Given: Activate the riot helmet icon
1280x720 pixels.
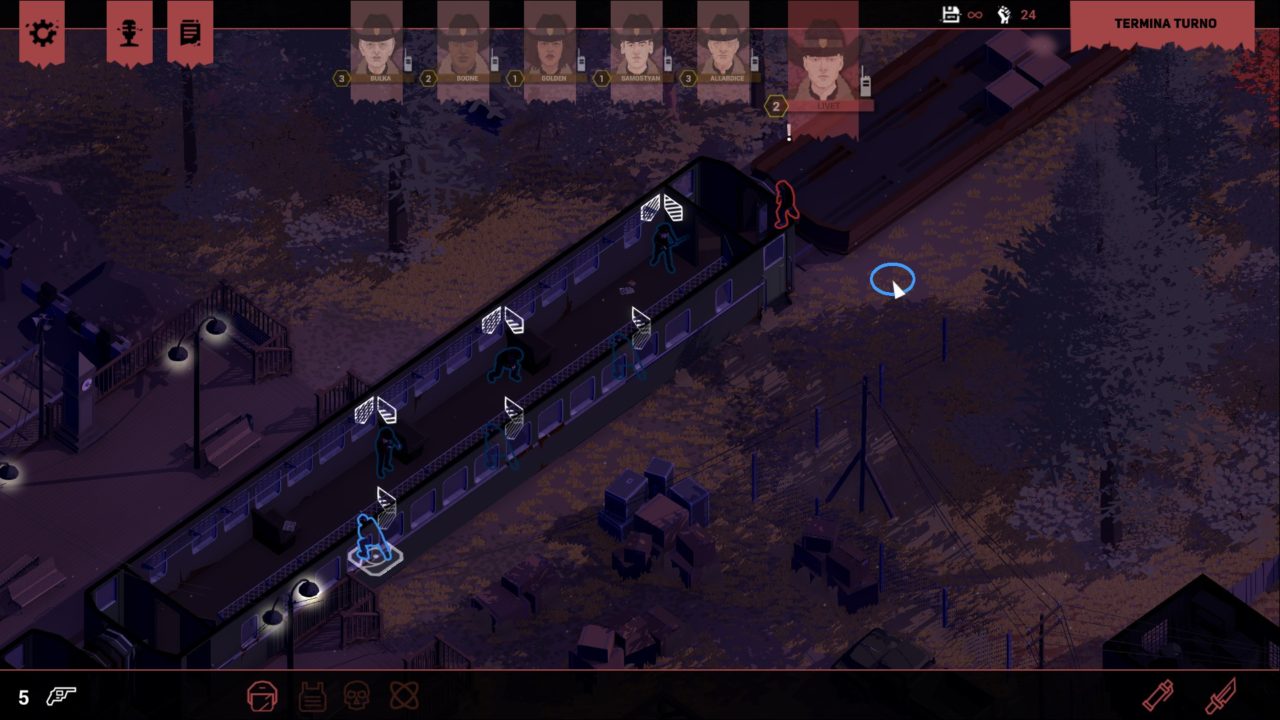Looking at the screenshot, I should tap(262, 695).
